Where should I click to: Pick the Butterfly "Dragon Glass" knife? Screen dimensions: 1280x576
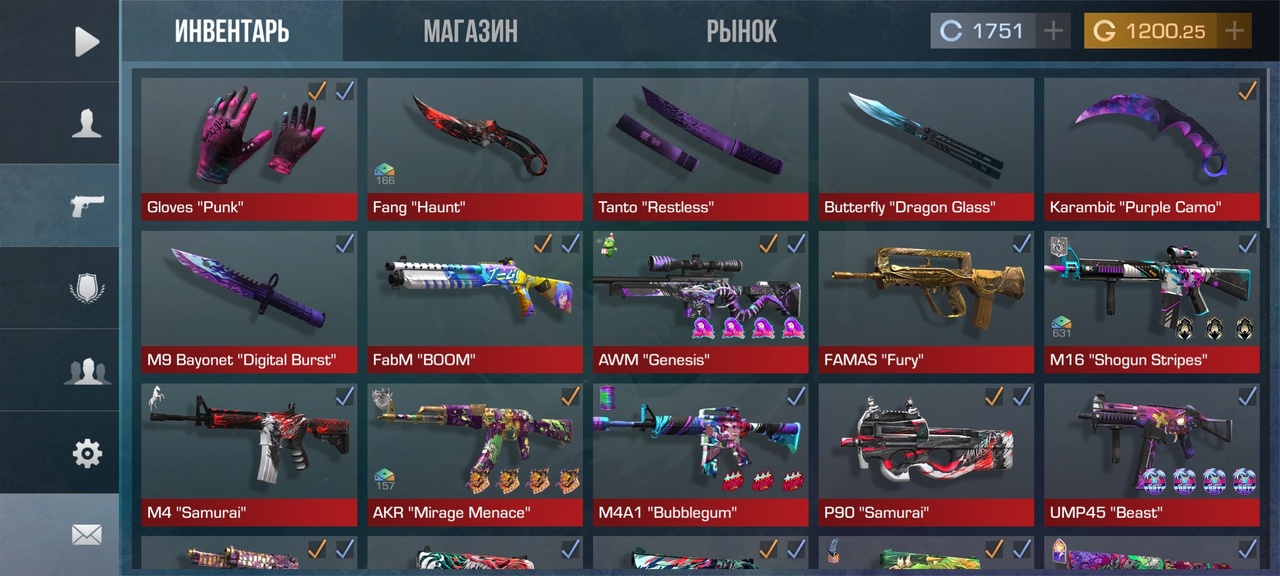pos(926,148)
